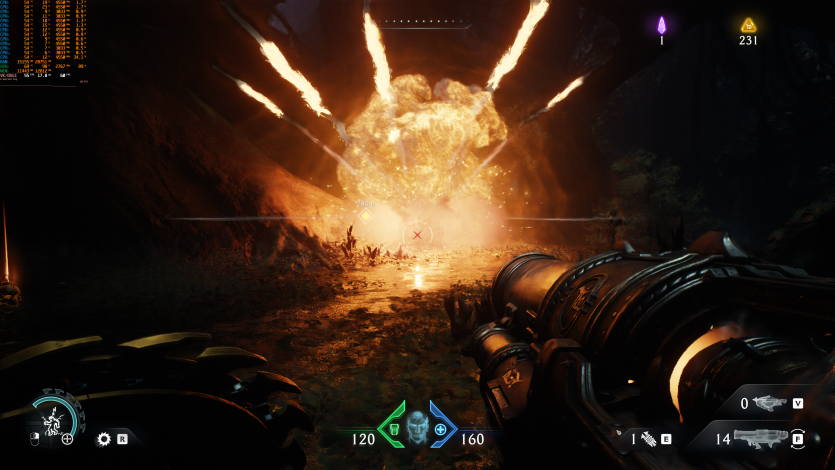Click the blue health cross icon

440,429
